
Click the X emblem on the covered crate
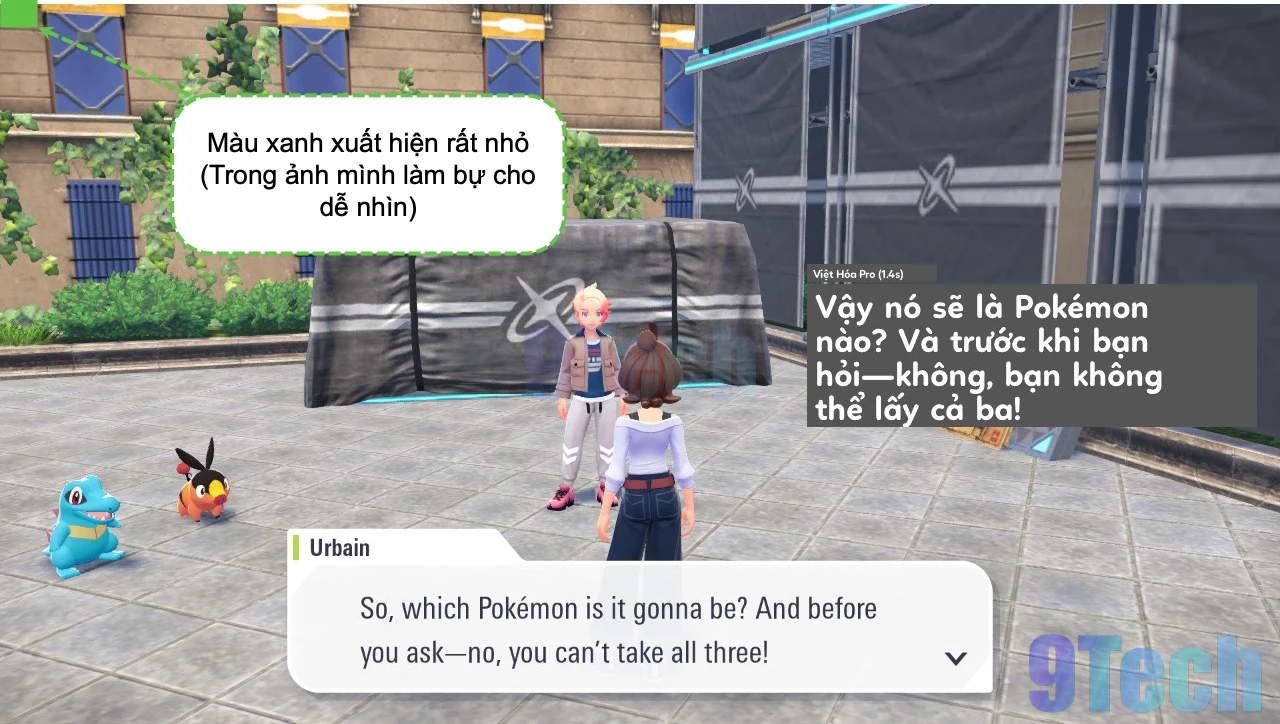[x=535, y=310]
